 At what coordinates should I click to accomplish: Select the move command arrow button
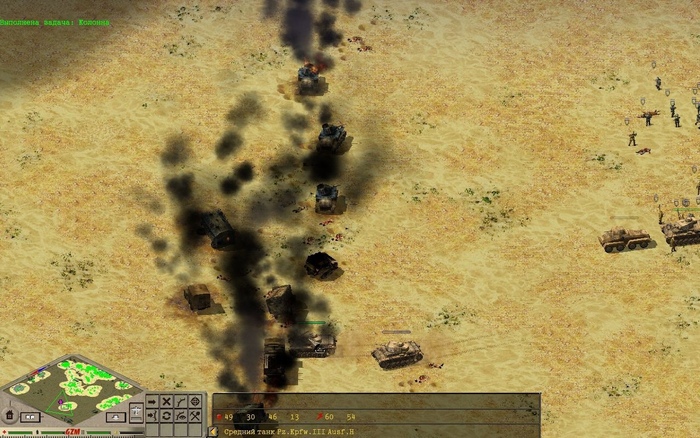152,401
